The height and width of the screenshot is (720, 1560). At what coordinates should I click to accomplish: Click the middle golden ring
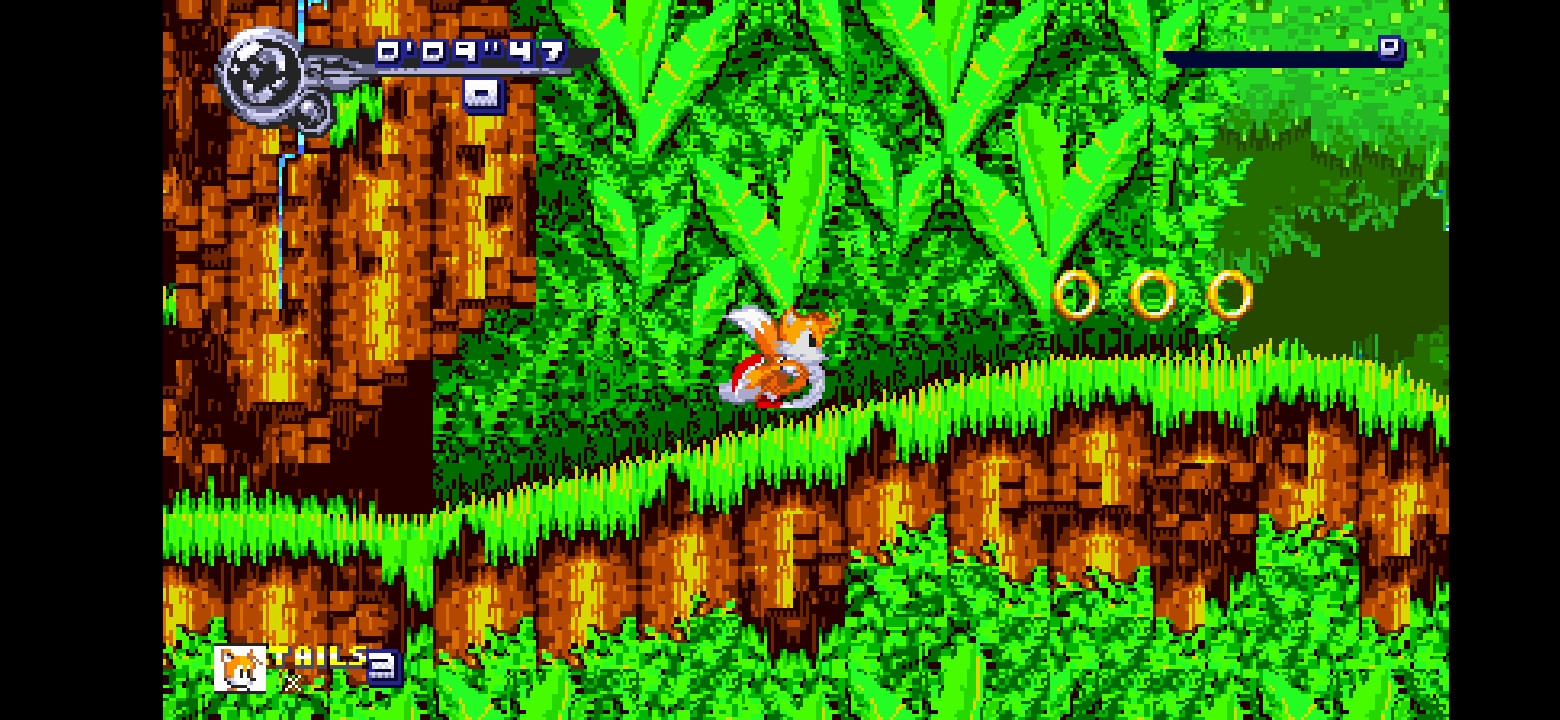coord(1152,294)
